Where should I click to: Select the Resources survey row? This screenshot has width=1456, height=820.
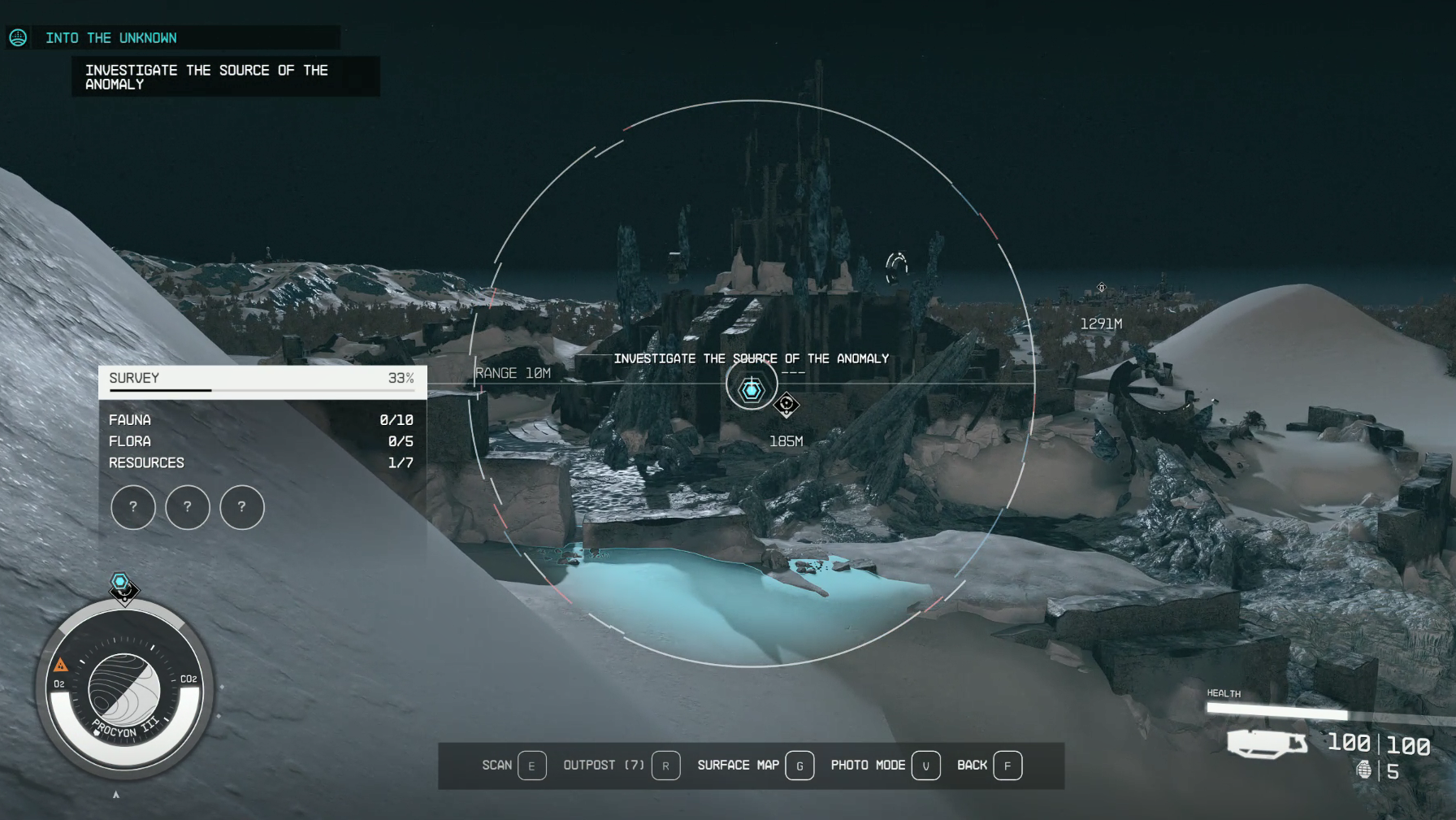(261, 462)
